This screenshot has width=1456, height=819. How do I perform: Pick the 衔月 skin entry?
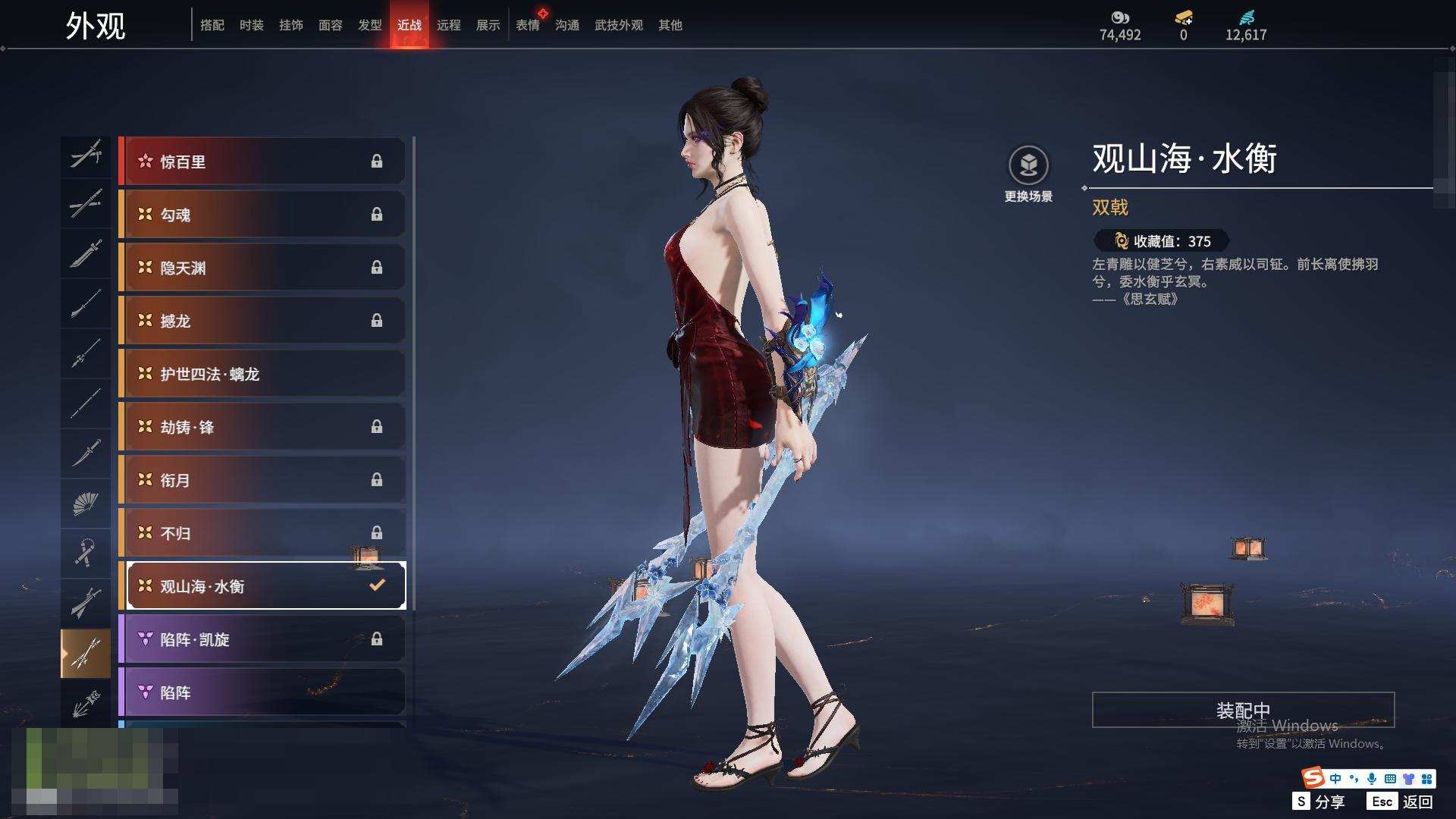point(262,480)
